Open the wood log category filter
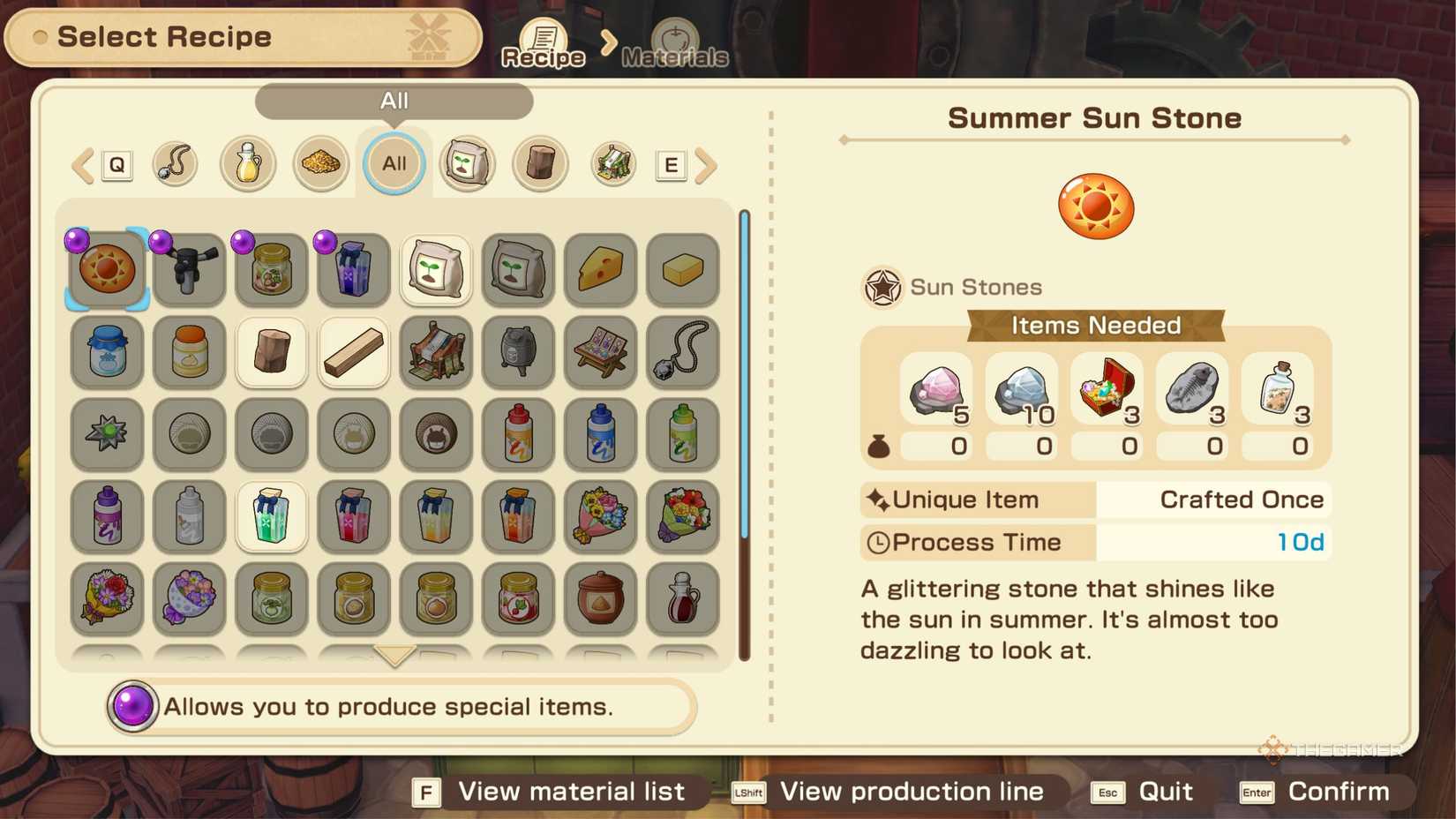1456x819 pixels. click(x=540, y=163)
